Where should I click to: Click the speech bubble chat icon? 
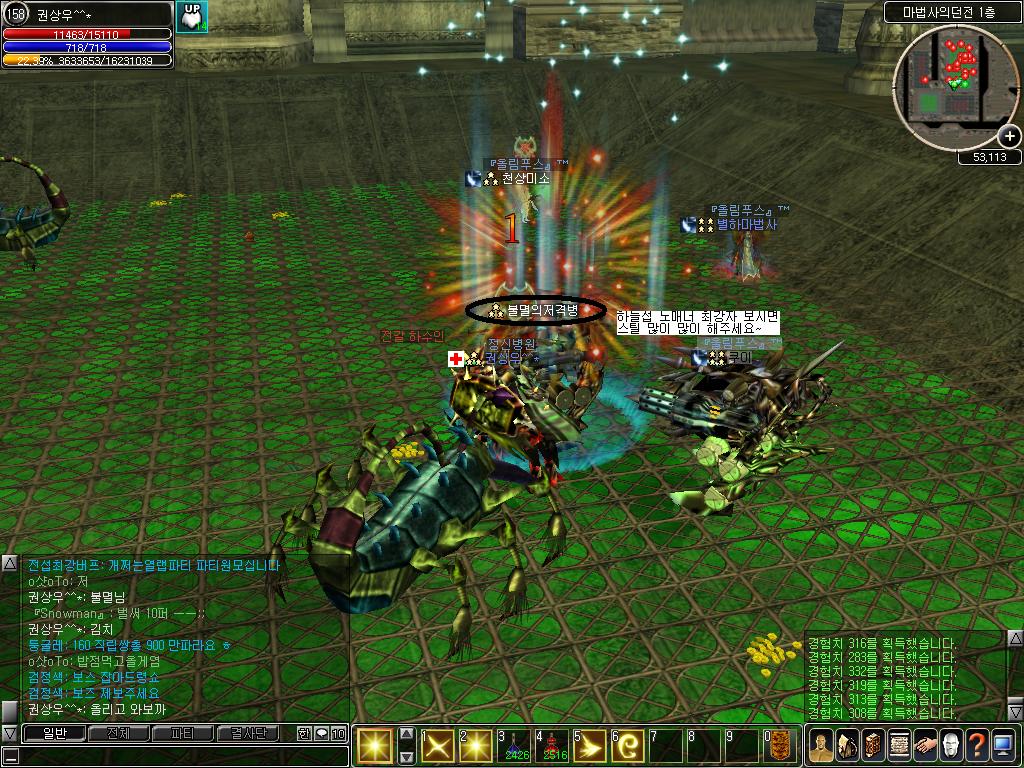(x=322, y=733)
